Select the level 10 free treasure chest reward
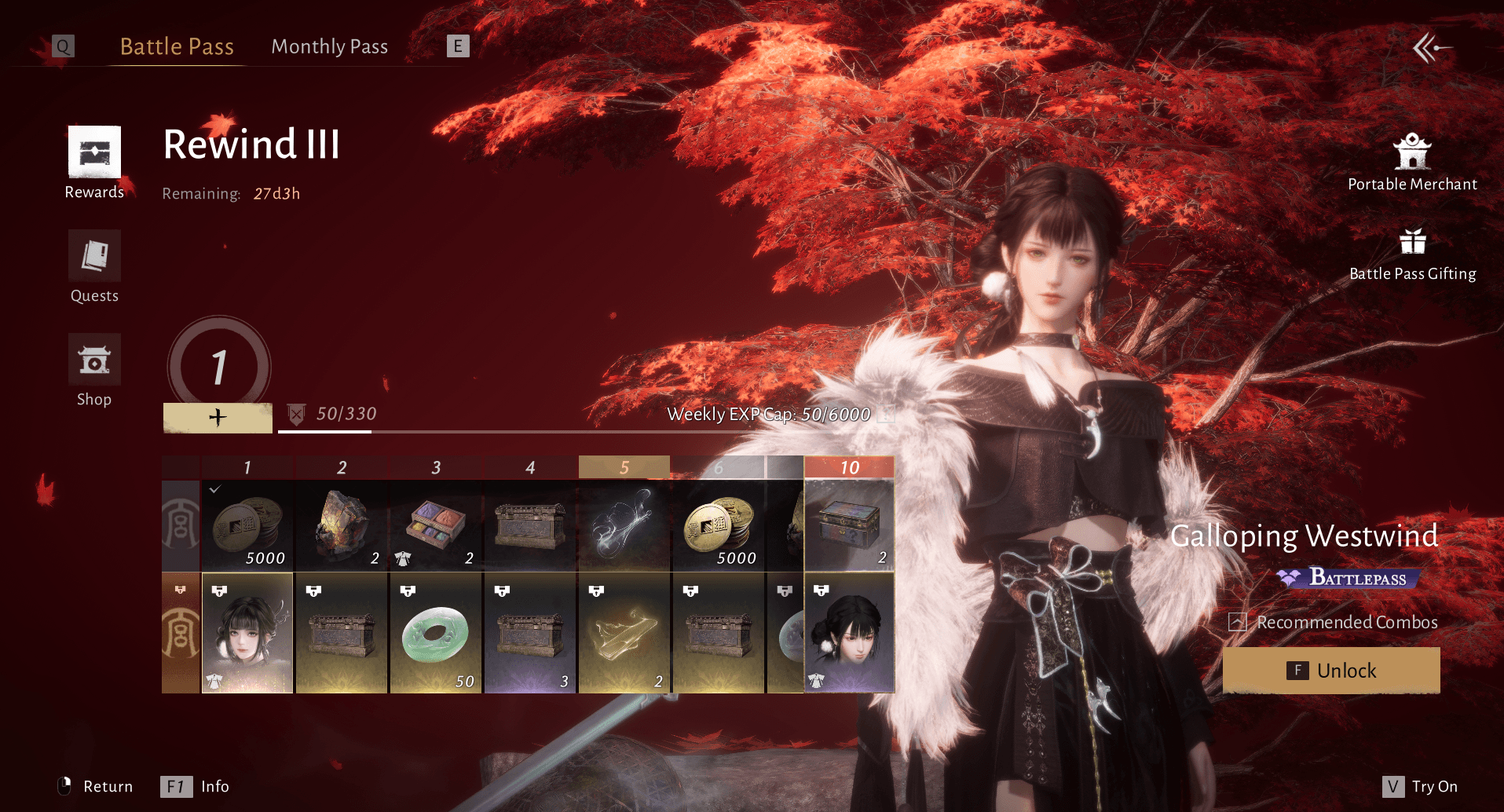The width and height of the screenshot is (1504, 812). coord(849,525)
